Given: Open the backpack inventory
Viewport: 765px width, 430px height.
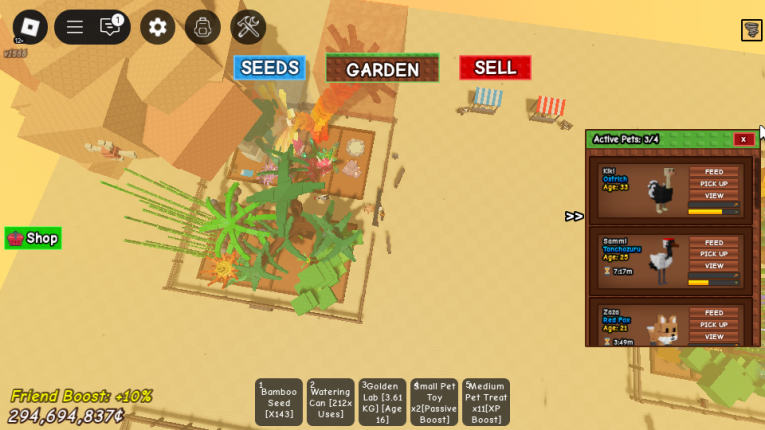Looking at the screenshot, I should click(x=203, y=27).
